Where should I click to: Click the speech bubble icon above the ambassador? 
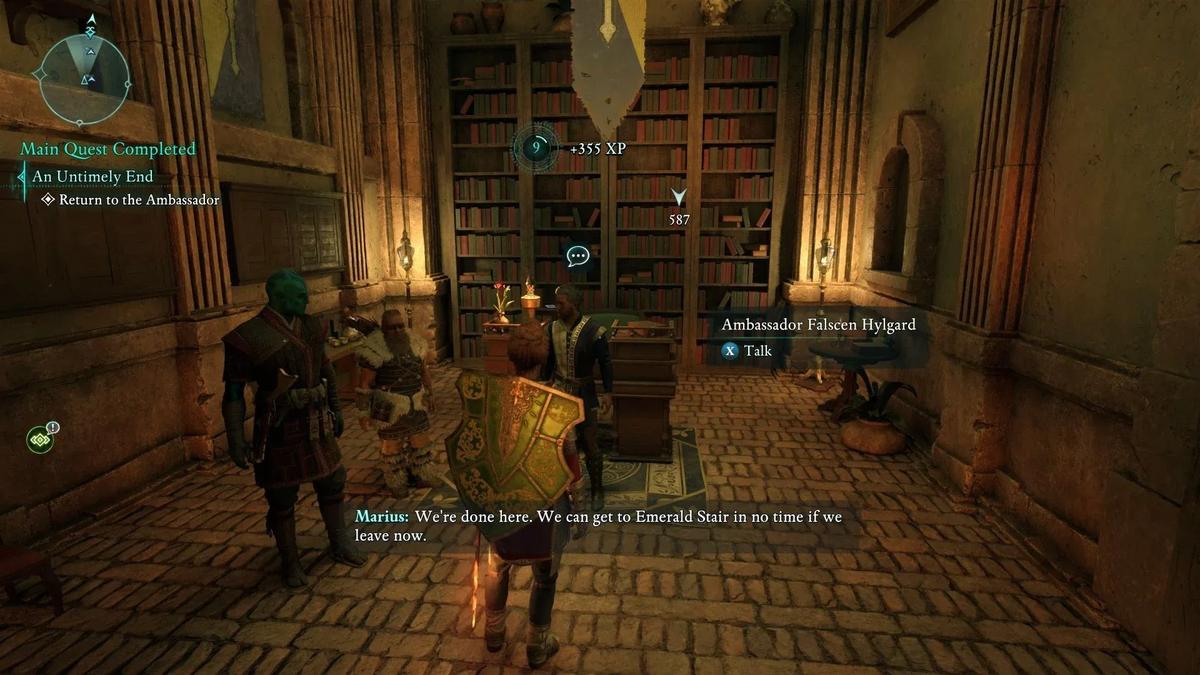pos(577,256)
